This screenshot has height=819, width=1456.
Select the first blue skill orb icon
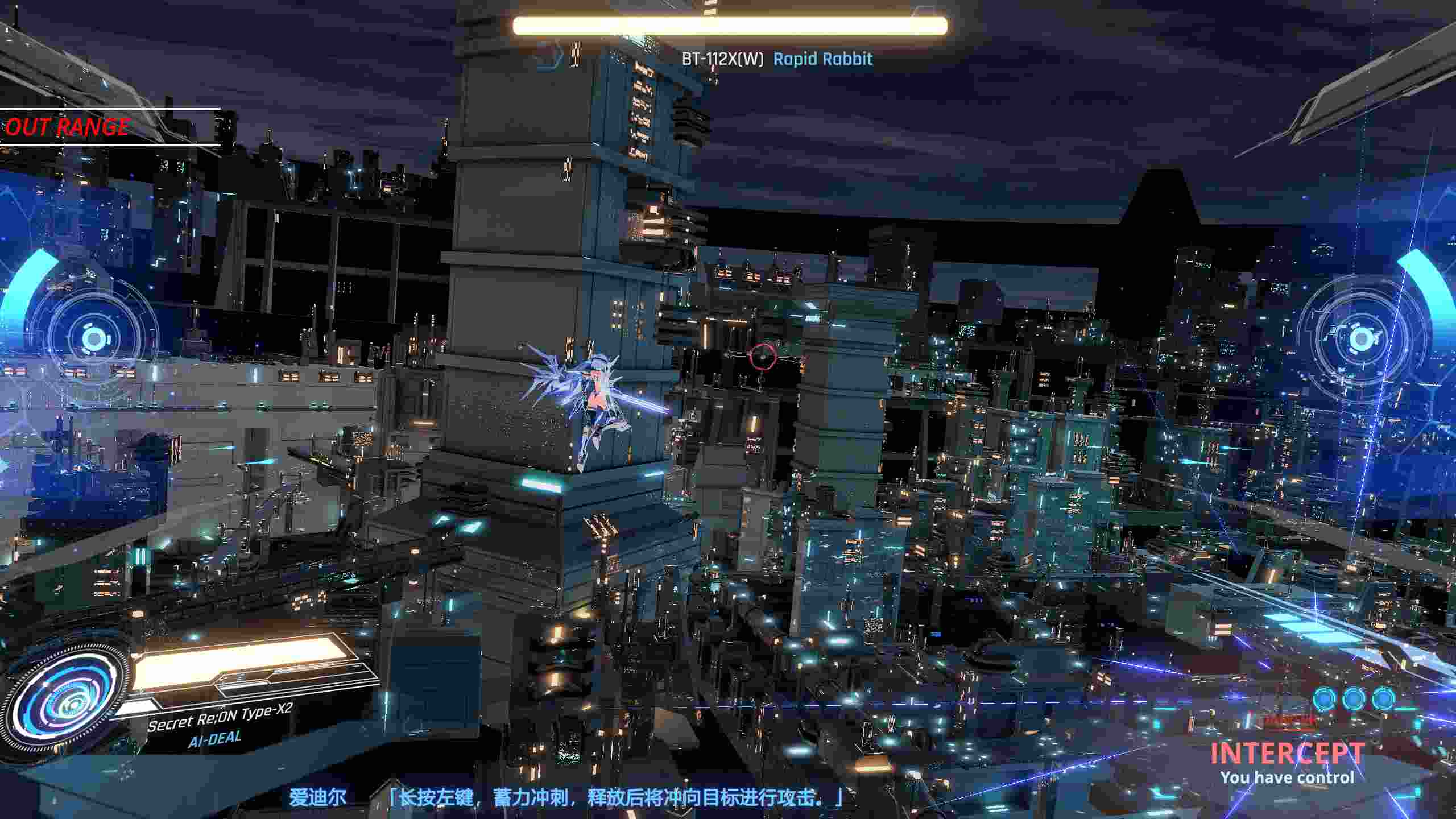[1323, 698]
